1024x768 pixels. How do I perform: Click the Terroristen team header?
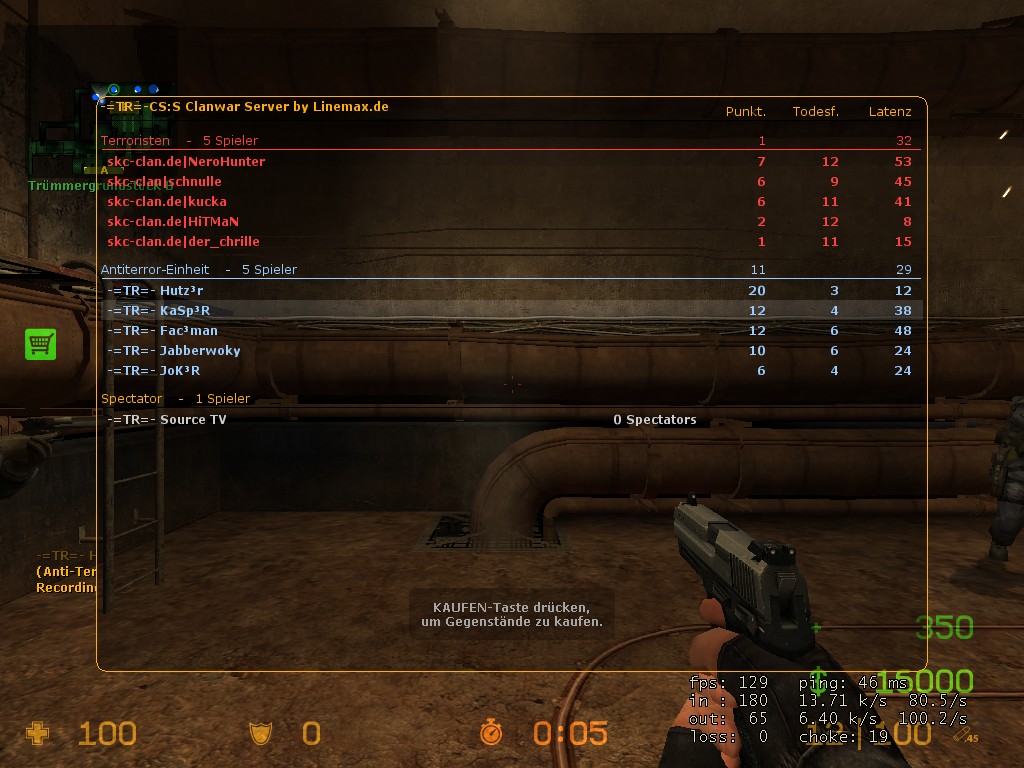[x=135, y=141]
